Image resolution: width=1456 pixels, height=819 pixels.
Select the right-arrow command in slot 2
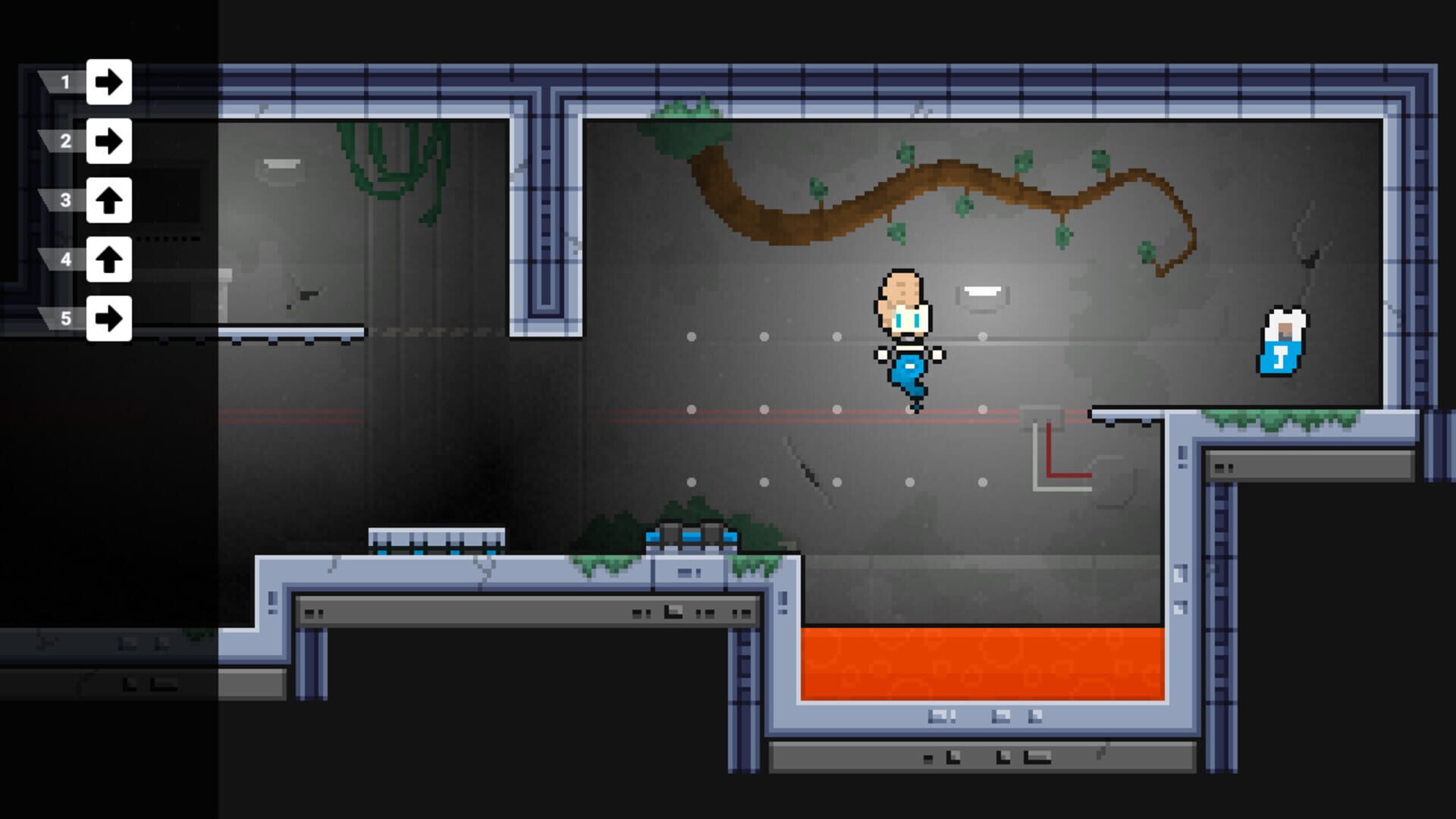(x=108, y=140)
